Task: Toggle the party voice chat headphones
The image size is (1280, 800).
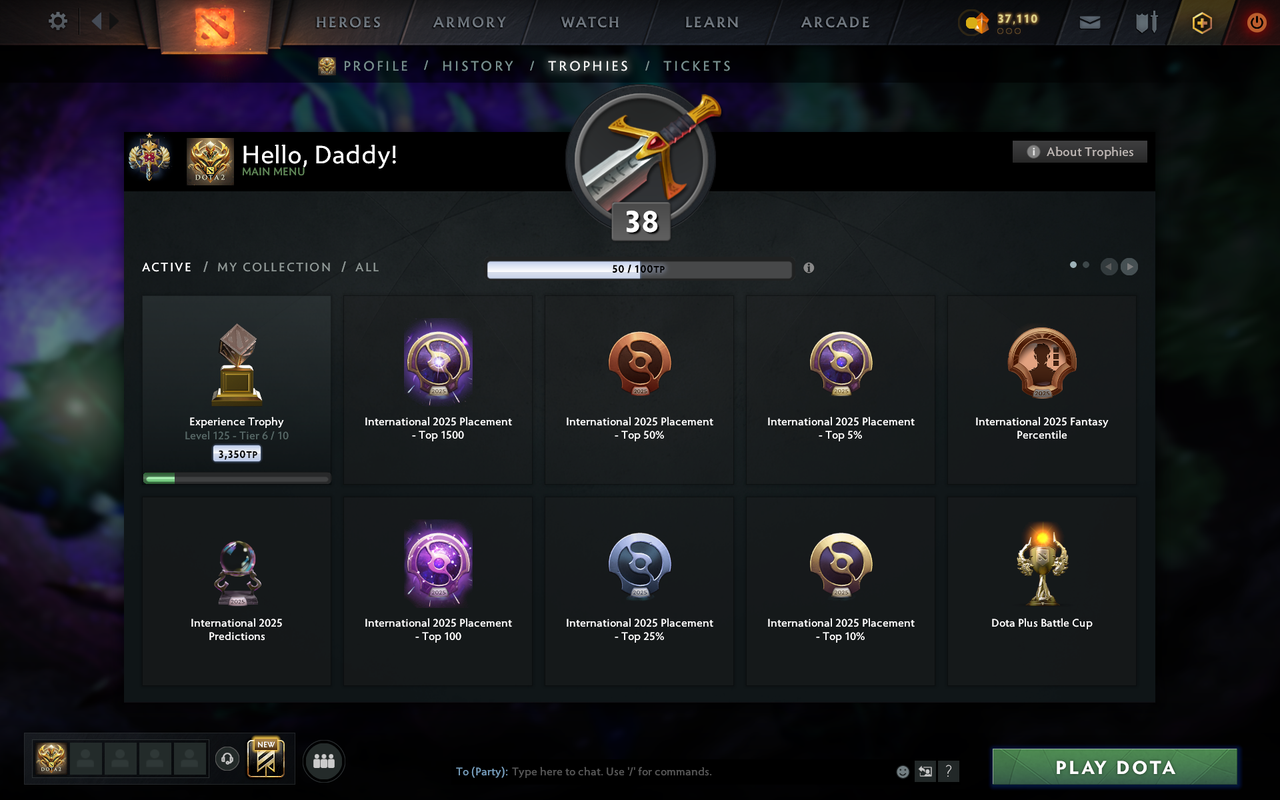Action: [227, 760]
